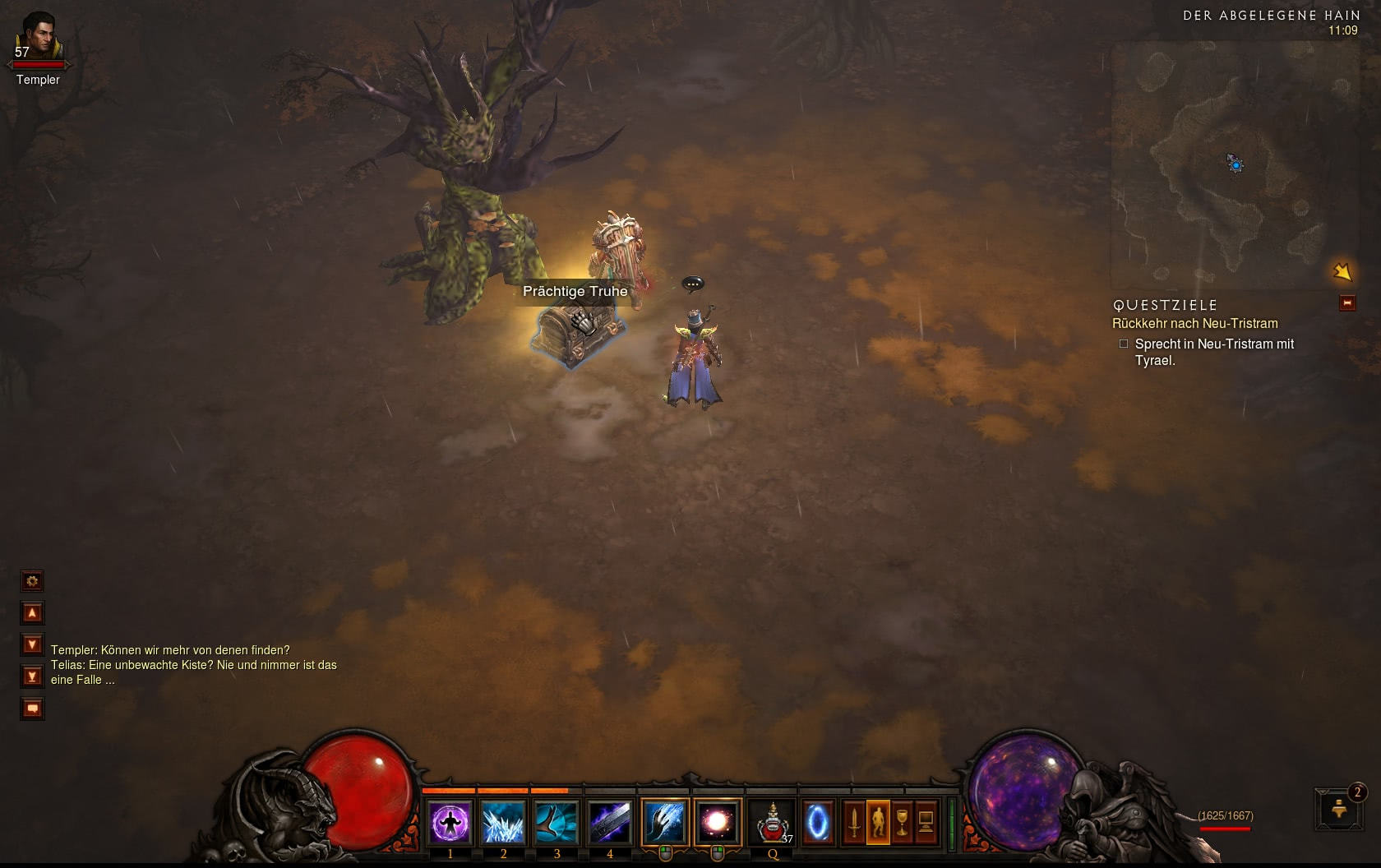1381x868 pixels.
Task: Activate the dark blade skill in slot 4
Action: (x=609, y=822)
